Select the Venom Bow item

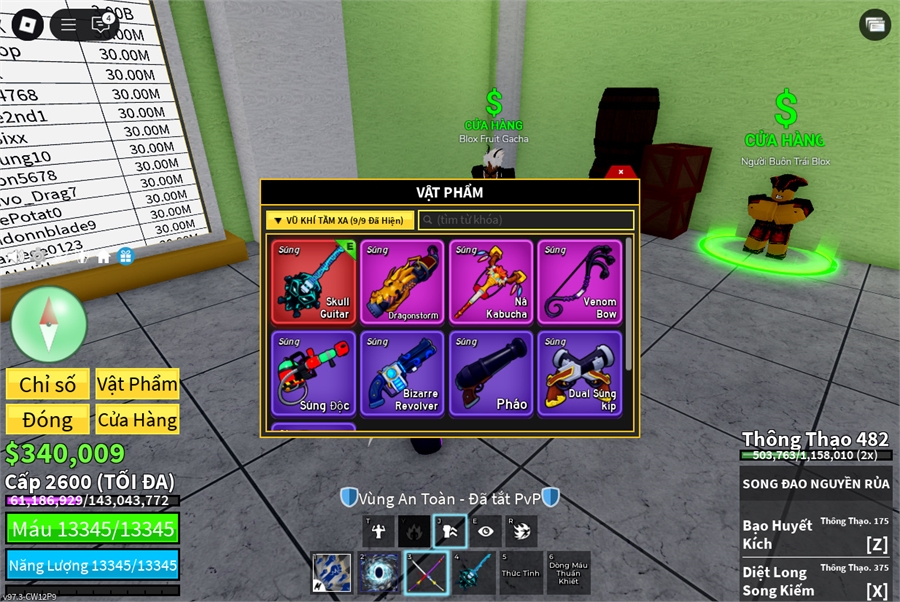(x=579, y=281)
